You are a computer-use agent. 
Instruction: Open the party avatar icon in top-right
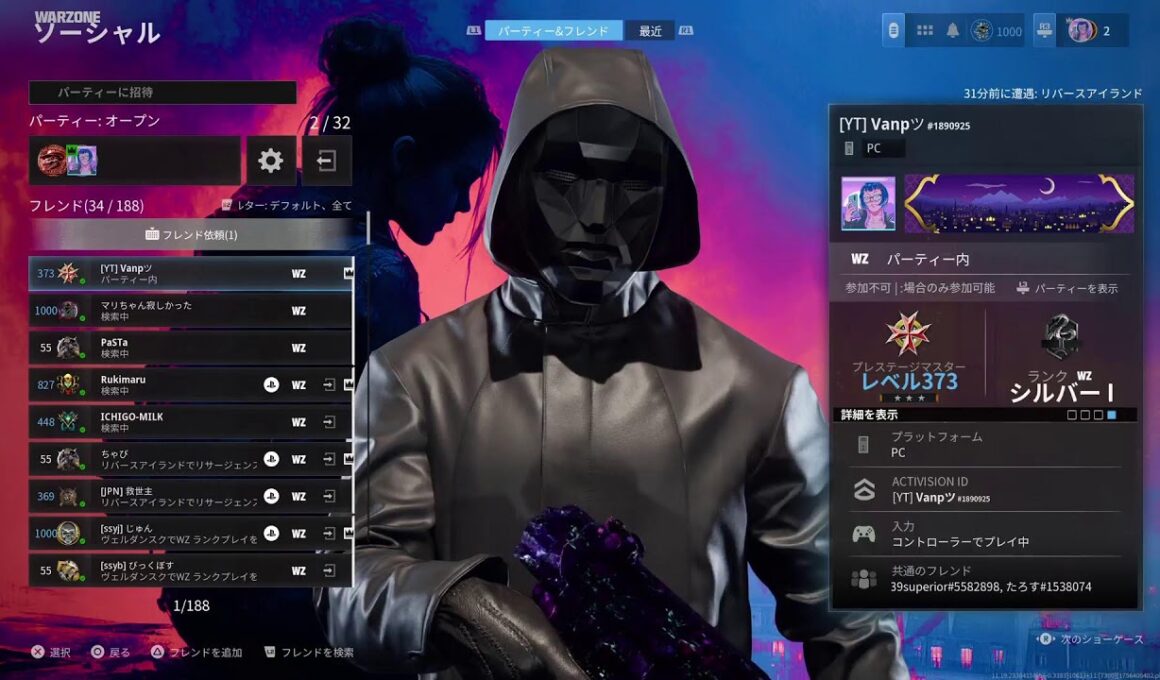coord(1080,30)
